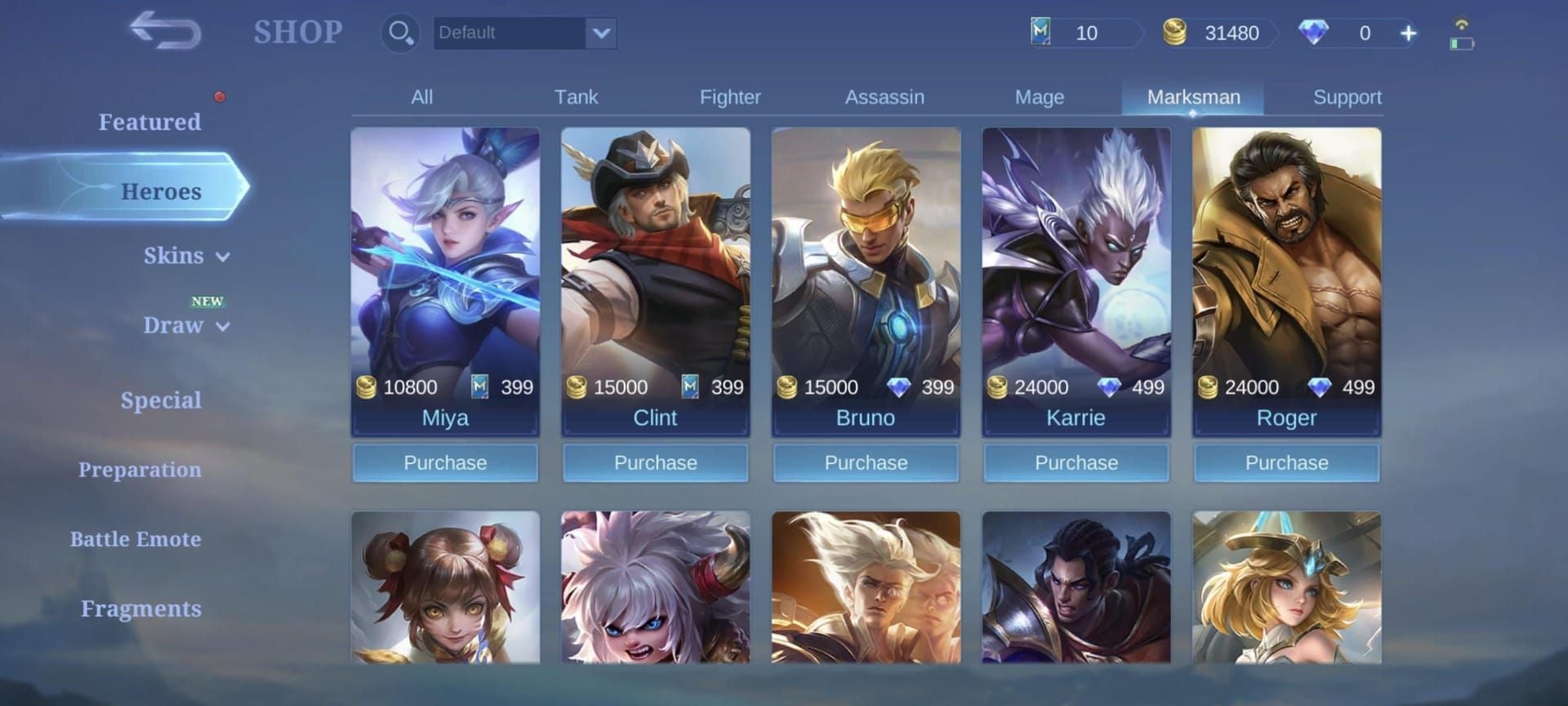
Task: Open the shop search magnifier
Action: [399, 34]
